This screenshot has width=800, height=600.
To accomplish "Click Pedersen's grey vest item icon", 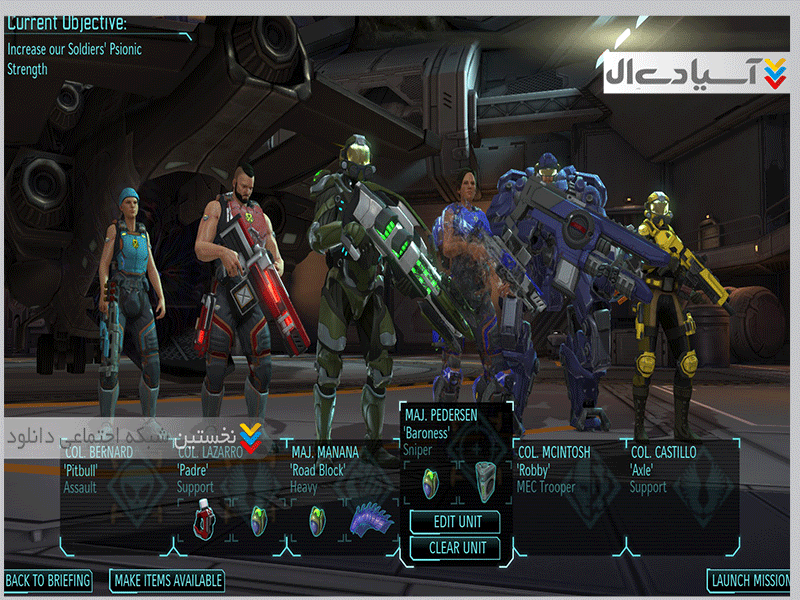I will tap(485, 480).
